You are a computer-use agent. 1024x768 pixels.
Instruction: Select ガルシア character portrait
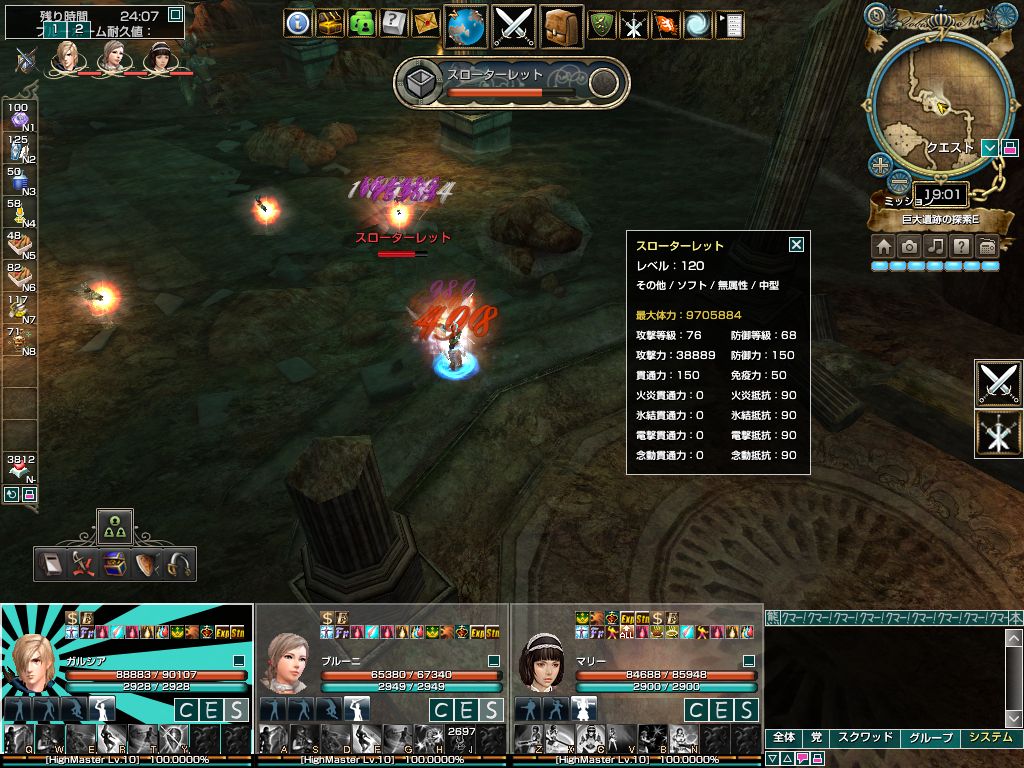(x=33, y=660)
